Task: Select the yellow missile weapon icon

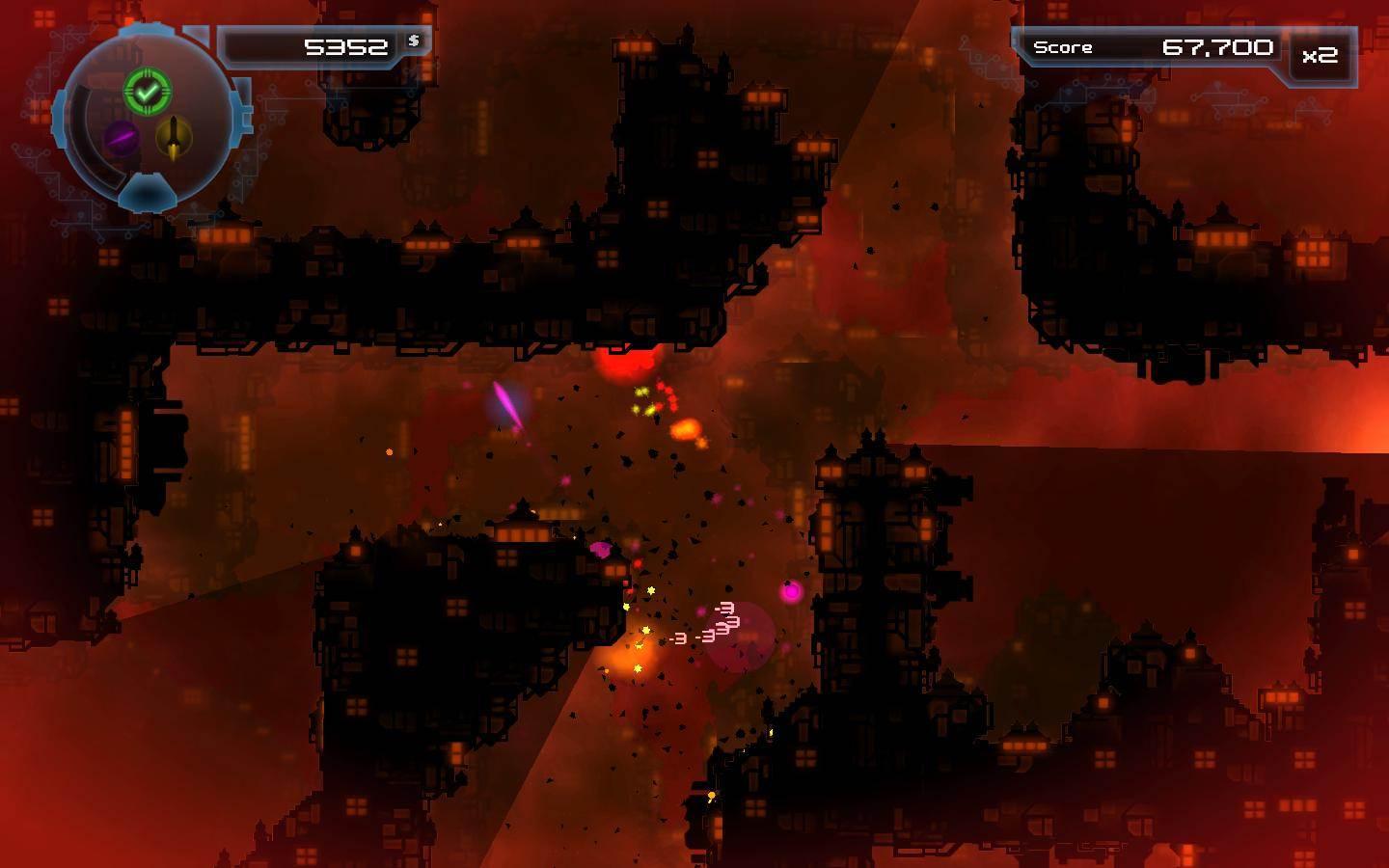Action: pos(172,137)
